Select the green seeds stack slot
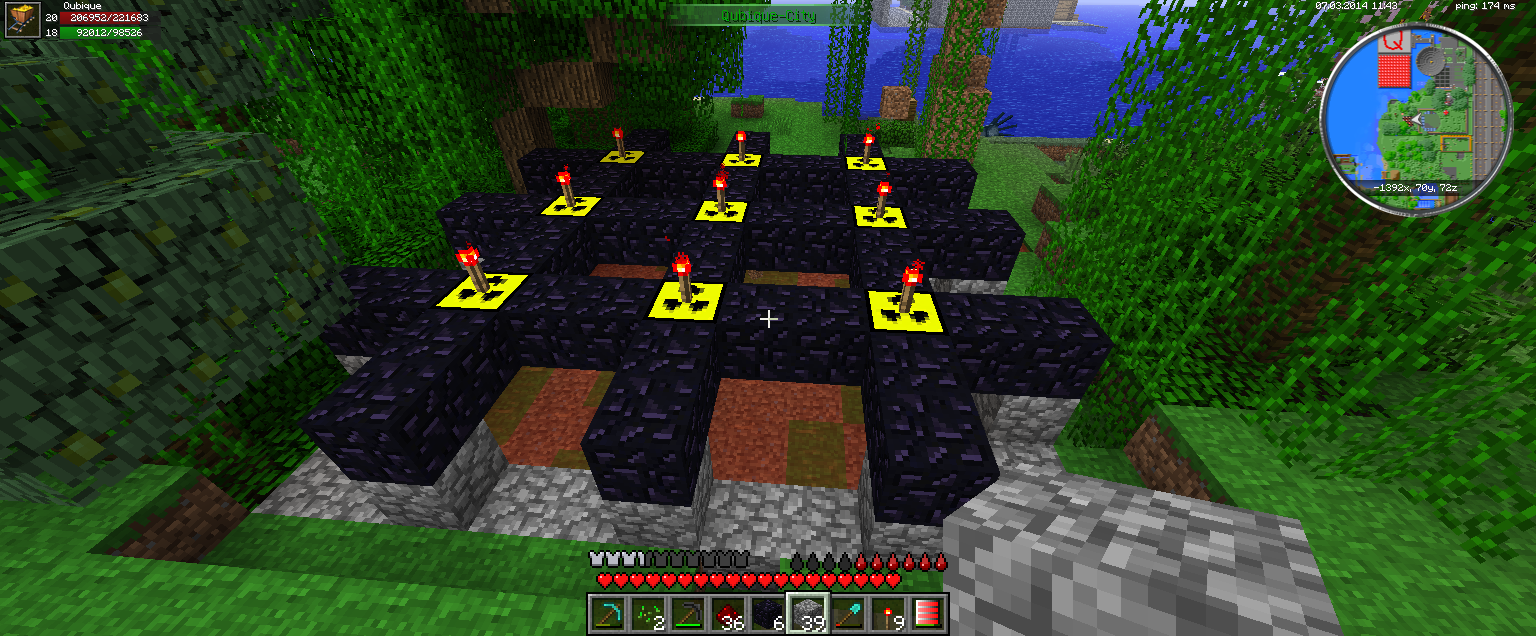Viewport: 1536px width, 636px height. coord(647,614)
